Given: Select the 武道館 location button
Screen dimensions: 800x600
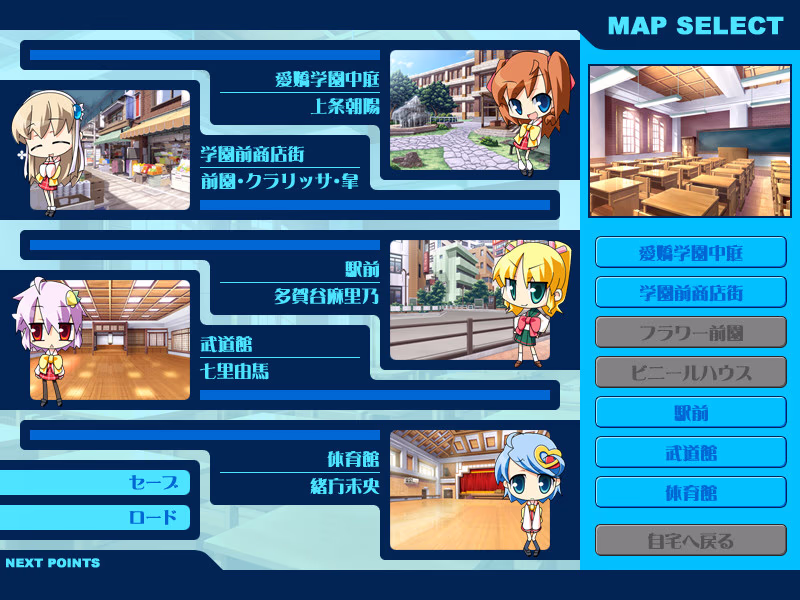Looking at the screenshot, I should (x=690, y=452).
